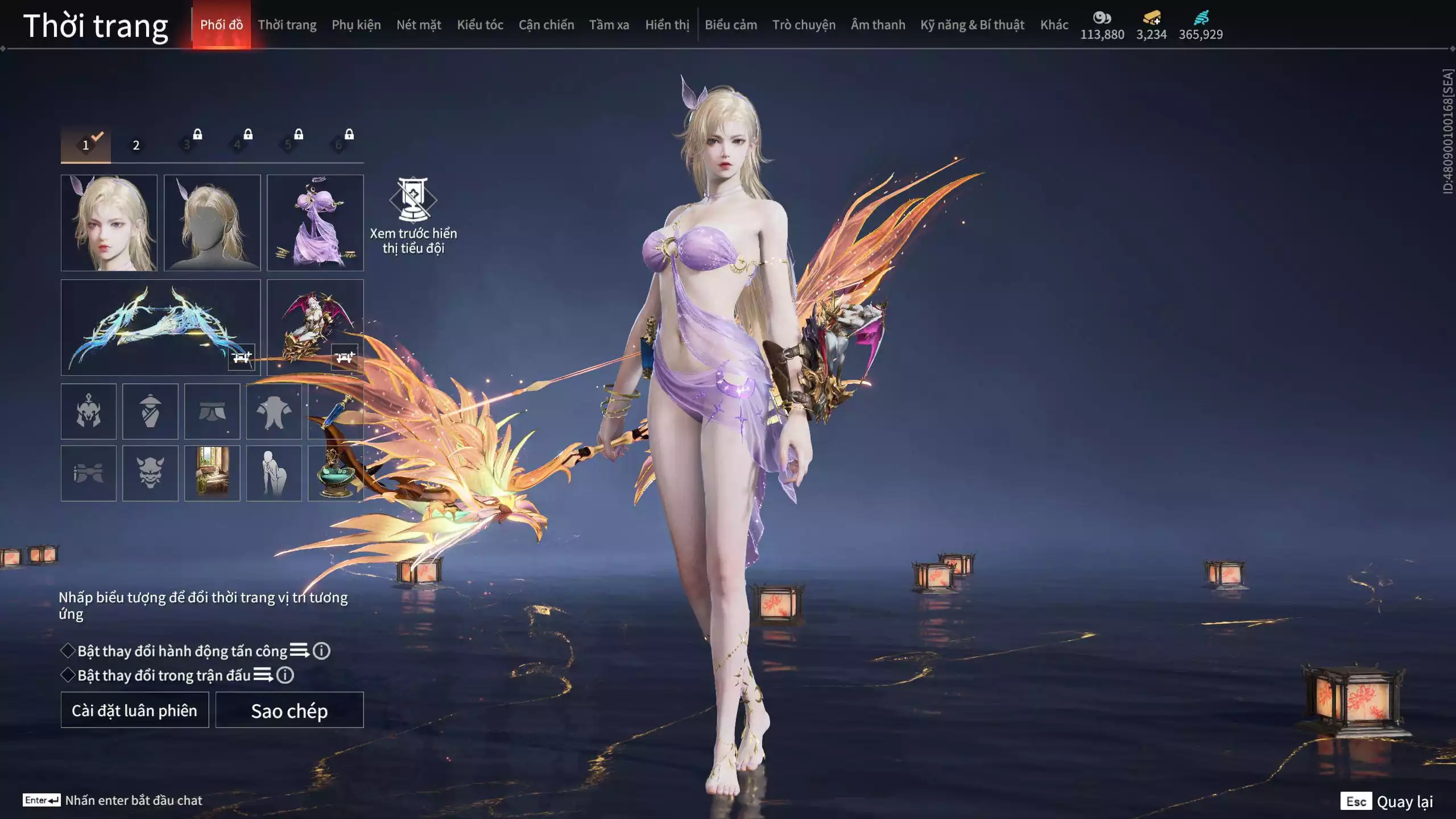Toggle Bật thay đổi hành động tấn công
This screenshot has height=819, width=1456.
[68, 651]
